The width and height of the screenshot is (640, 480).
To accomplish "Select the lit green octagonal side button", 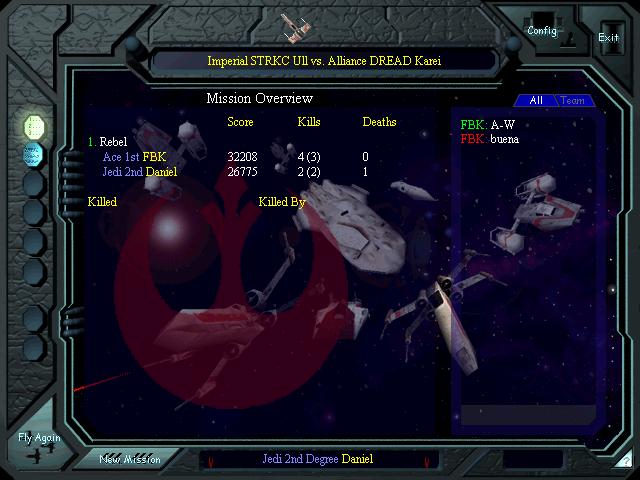I will [x=34, y=126].
